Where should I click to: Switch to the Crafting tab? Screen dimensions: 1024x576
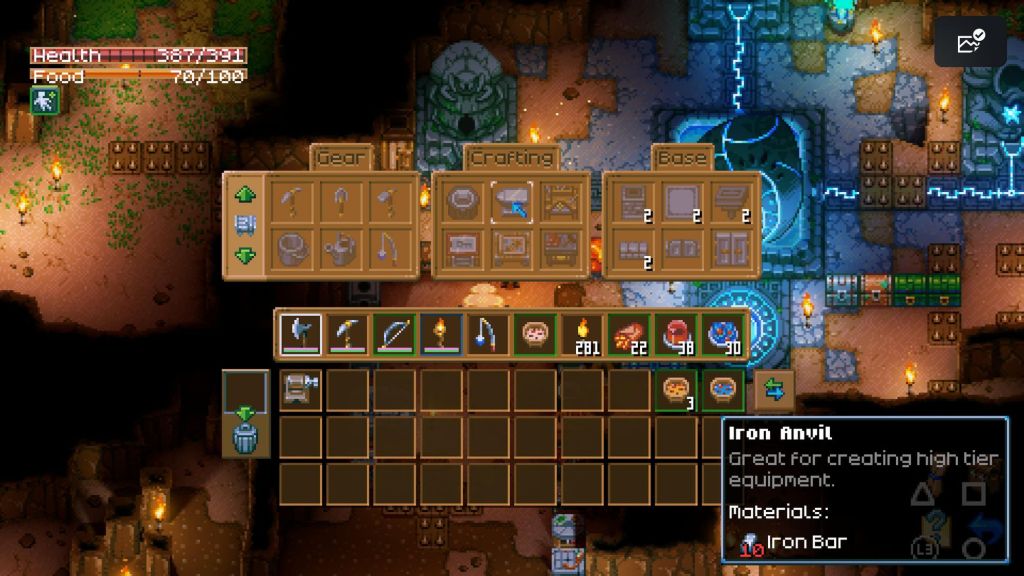click(x=511, y=158)
